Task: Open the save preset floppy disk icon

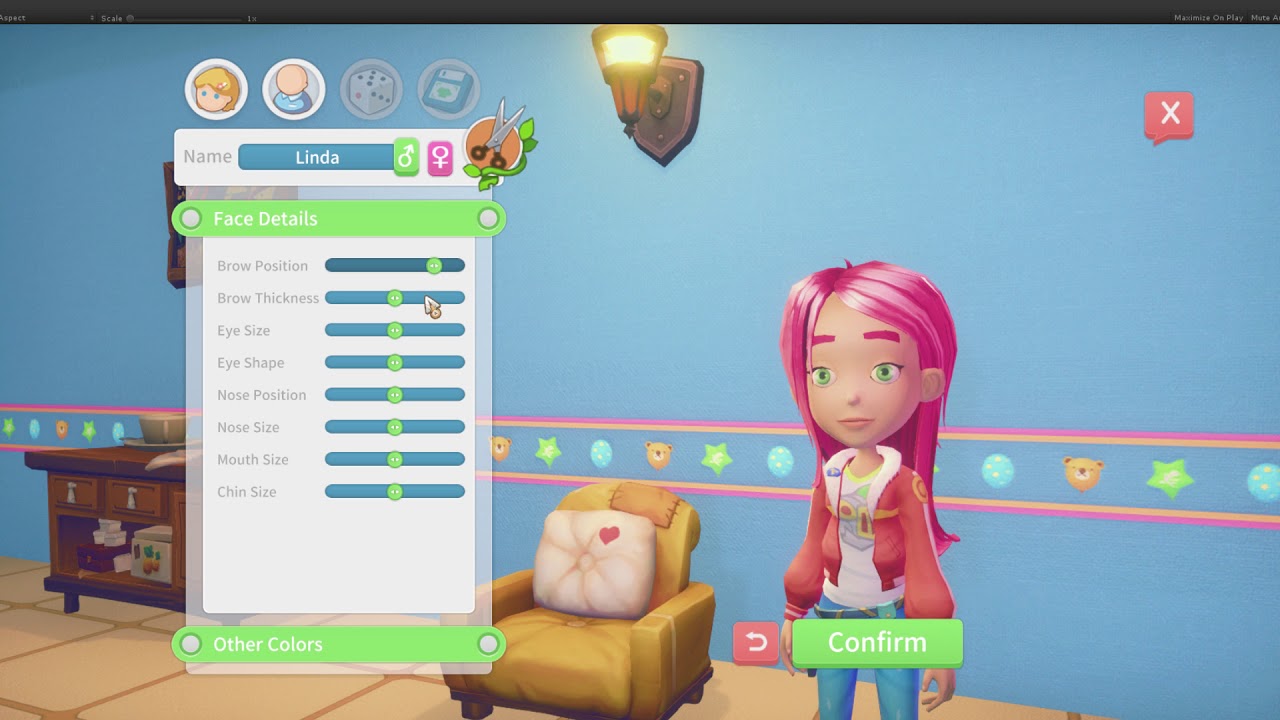Action: tap(449, 90)
